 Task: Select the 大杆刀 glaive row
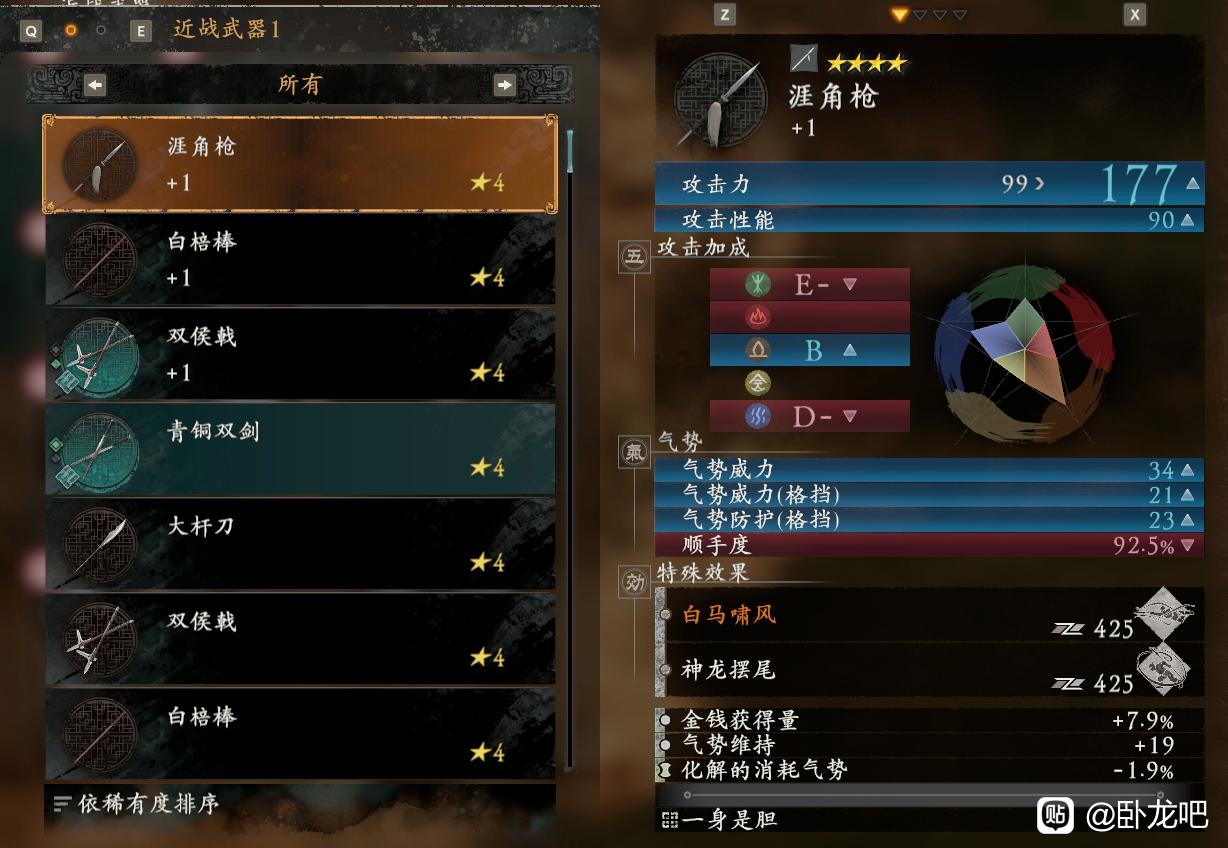[299, 544]
